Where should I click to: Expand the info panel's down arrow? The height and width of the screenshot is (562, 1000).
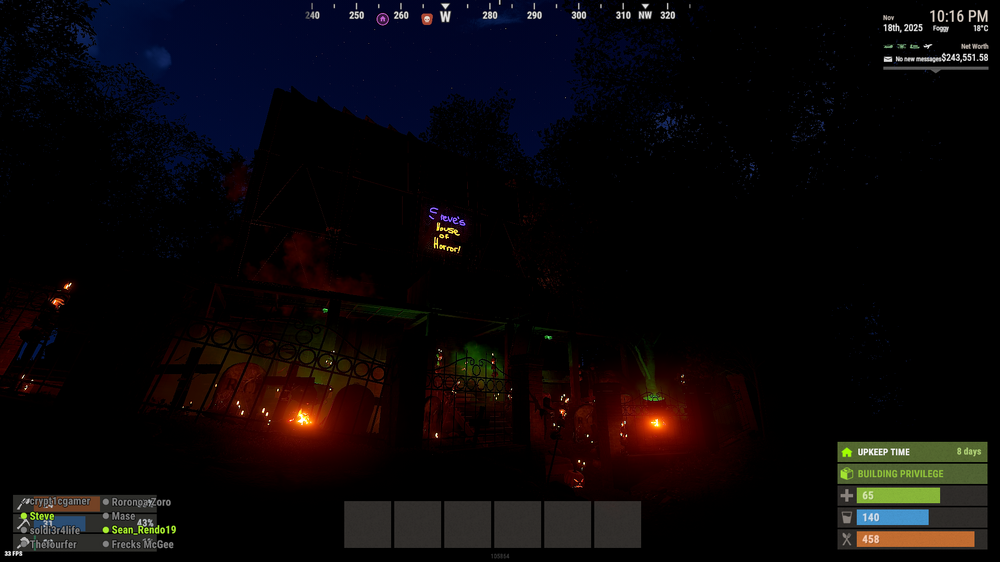click(935, 69)
